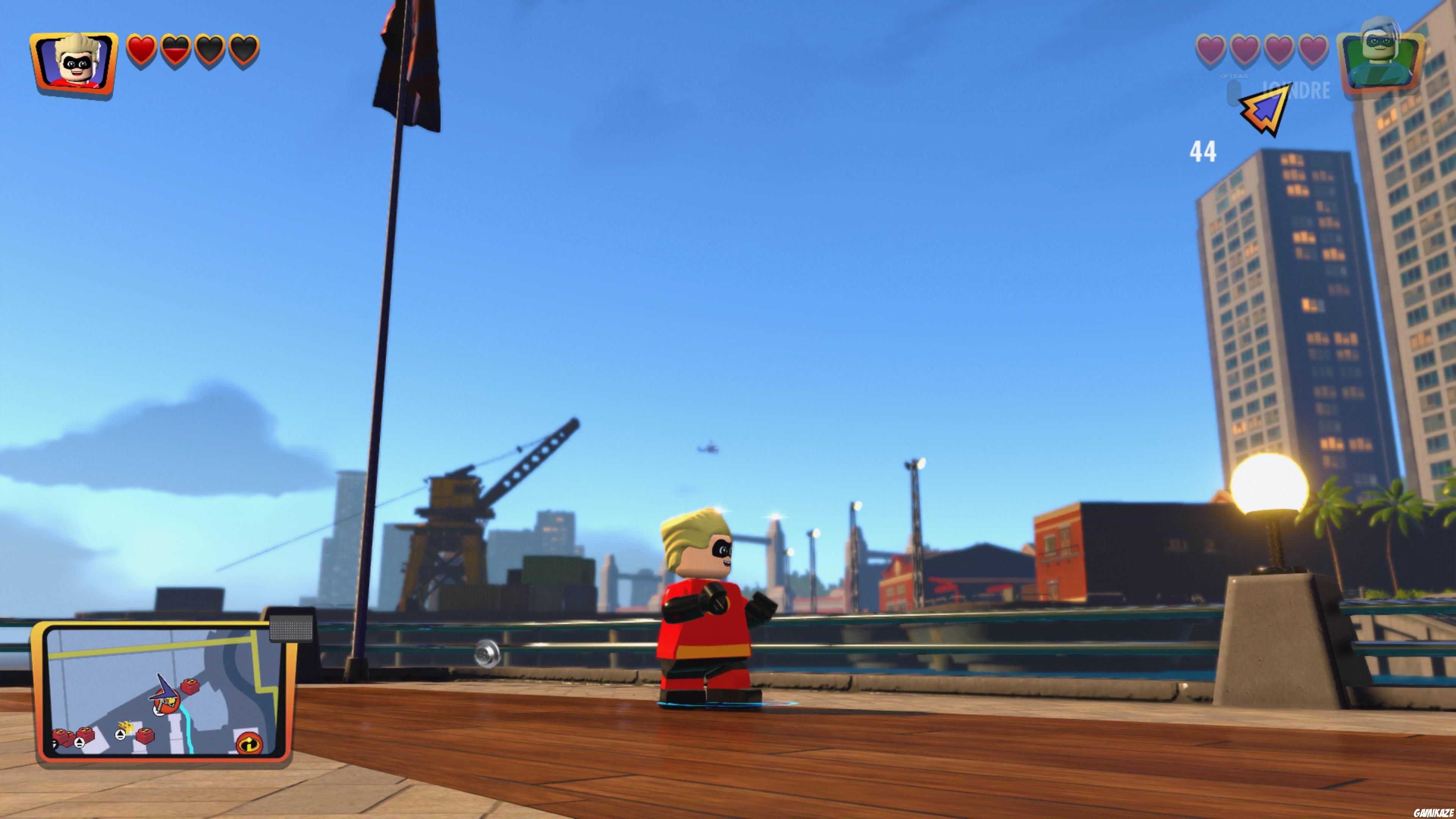This screenshot has width=1456, height=819.
Task: Click the stud counter showing 44
Action: 1204,152
